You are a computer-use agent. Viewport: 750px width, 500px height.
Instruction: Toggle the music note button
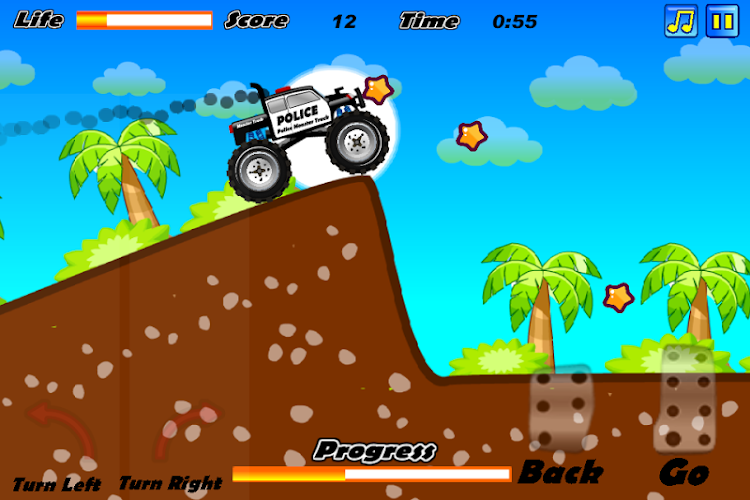click(681, 21)
